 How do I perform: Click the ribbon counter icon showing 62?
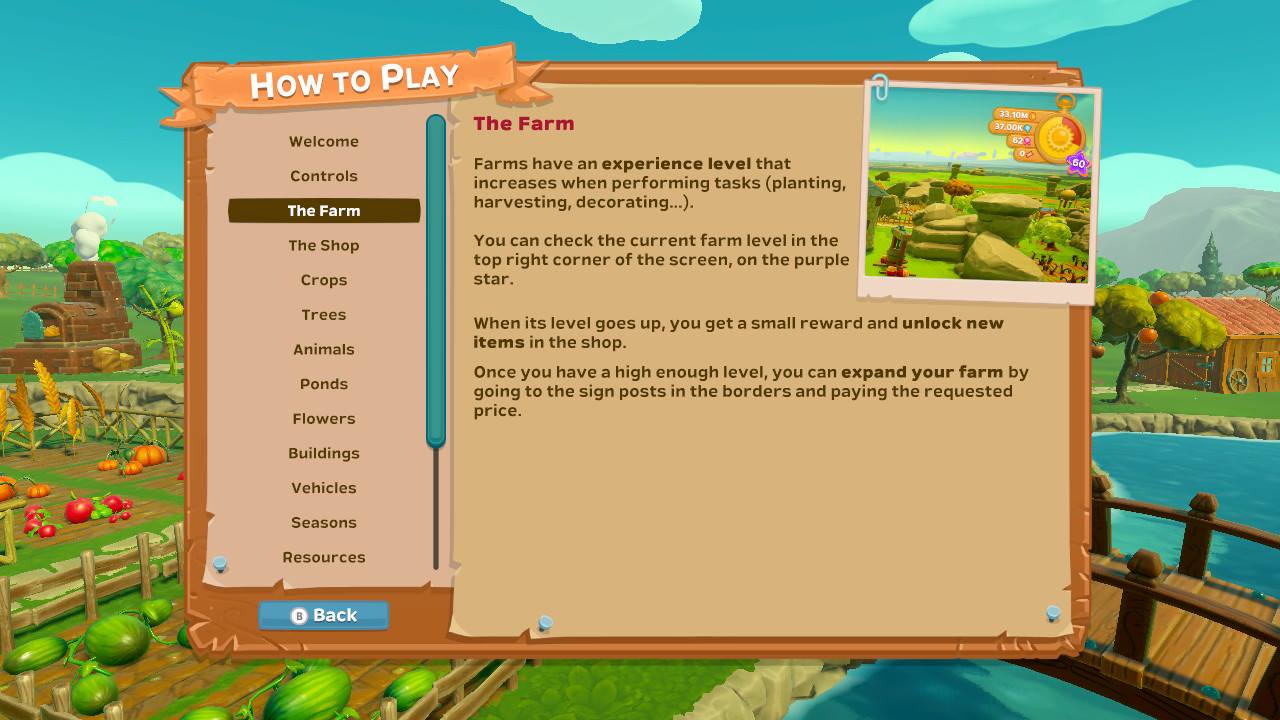coord(1028,140)
